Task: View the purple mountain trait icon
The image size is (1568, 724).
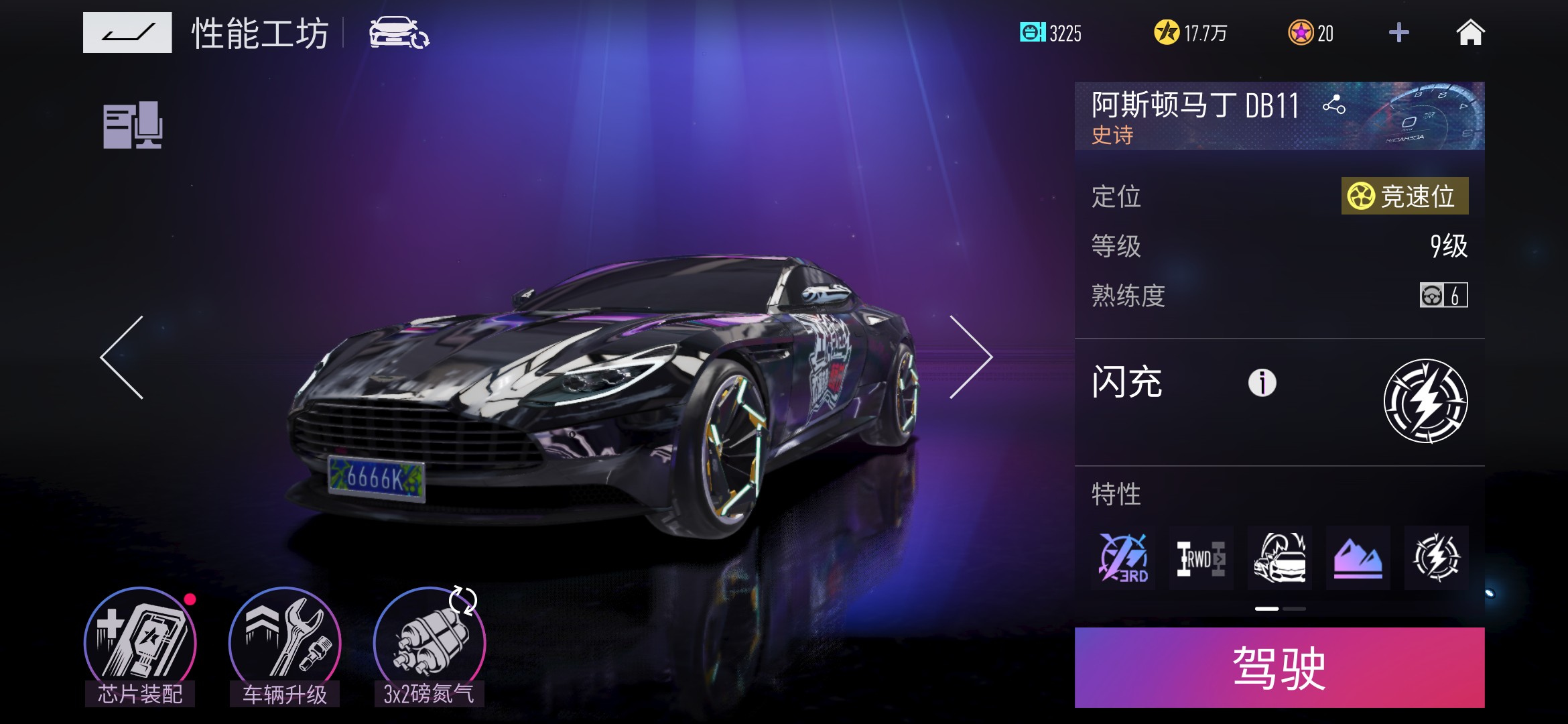Action: click(1358, 558)
